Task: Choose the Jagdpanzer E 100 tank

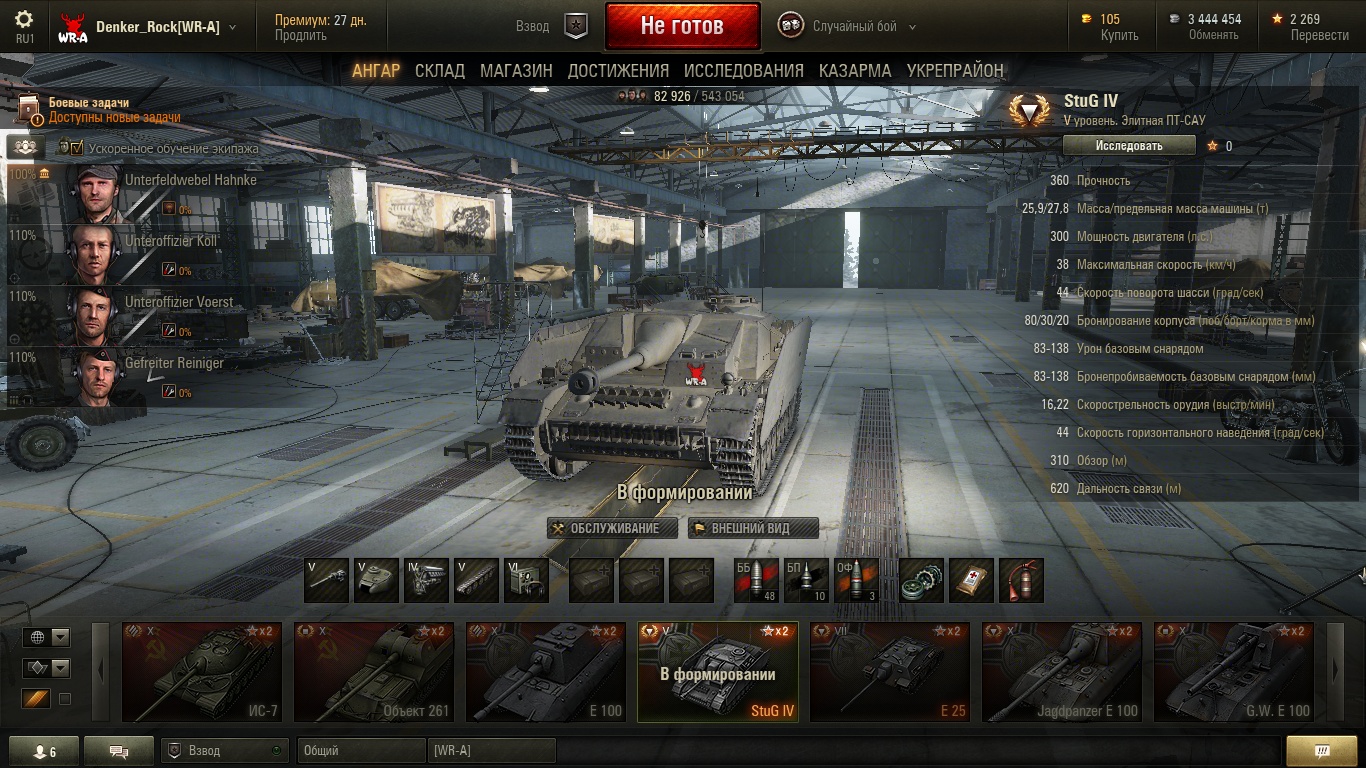Action: click(1062, 671)
